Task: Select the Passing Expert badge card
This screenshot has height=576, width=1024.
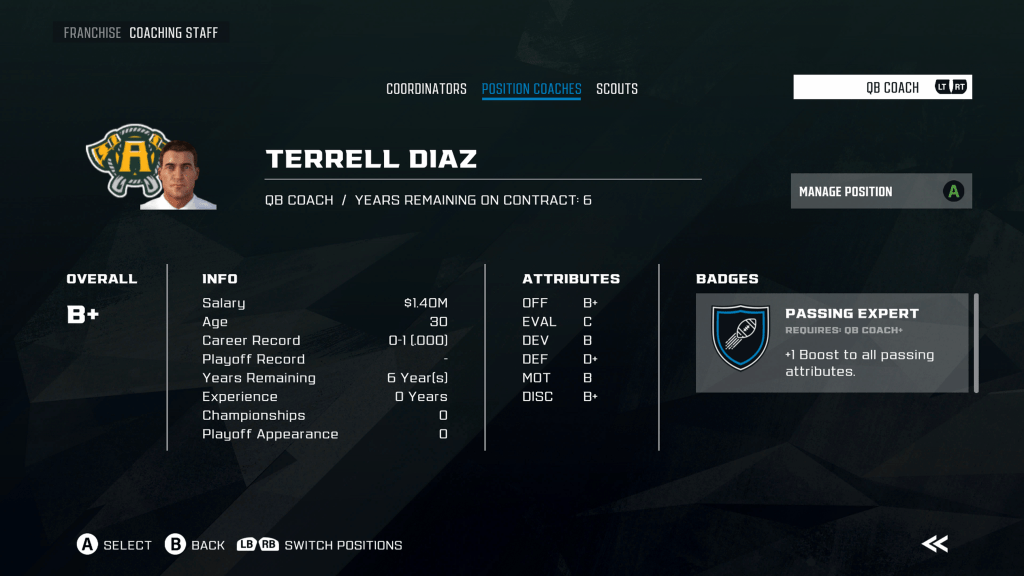Action: click(x=831, y=342)
